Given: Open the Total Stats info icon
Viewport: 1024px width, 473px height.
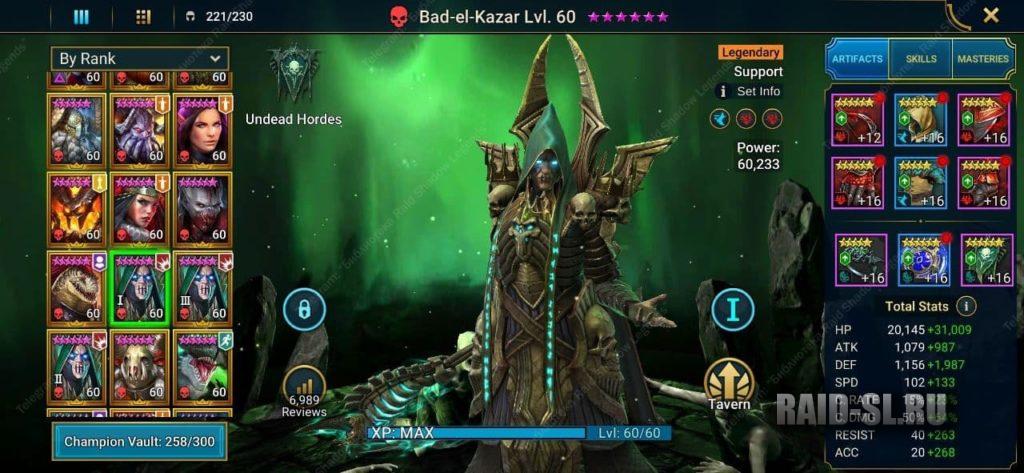Looking at the screenshot, I should point(966,306).
